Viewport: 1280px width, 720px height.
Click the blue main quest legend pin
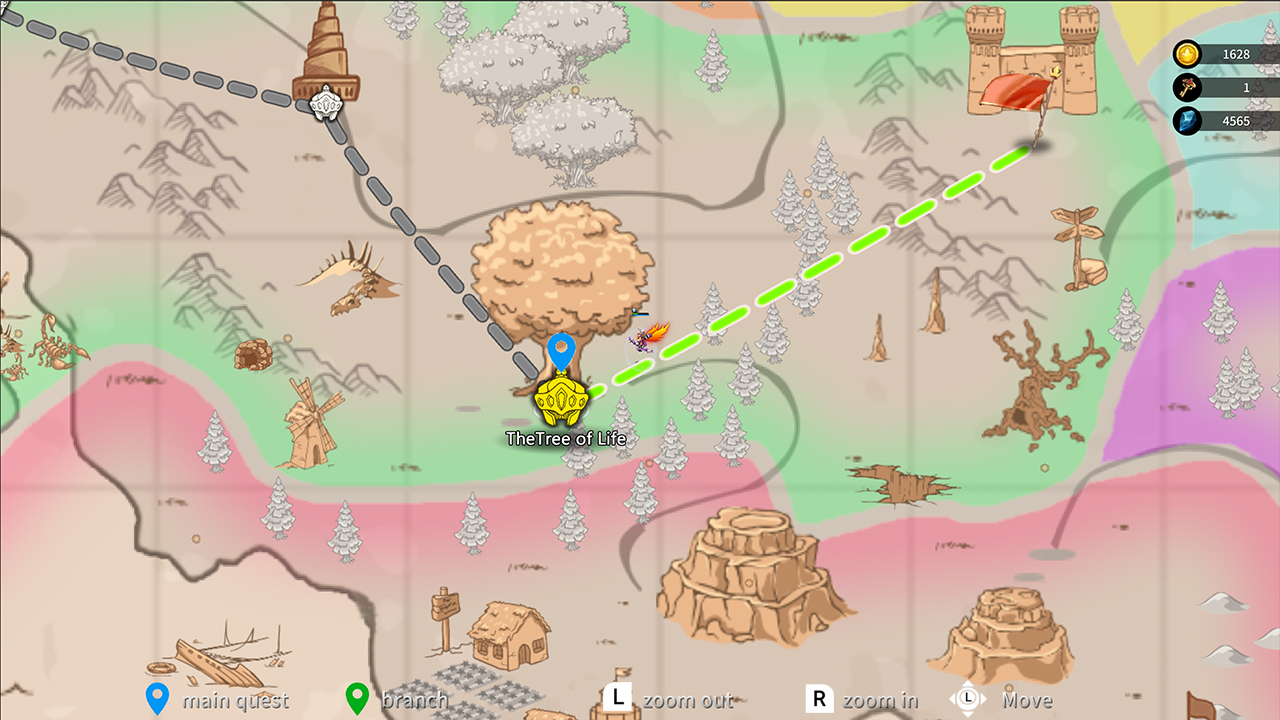(x=155, y=696)
